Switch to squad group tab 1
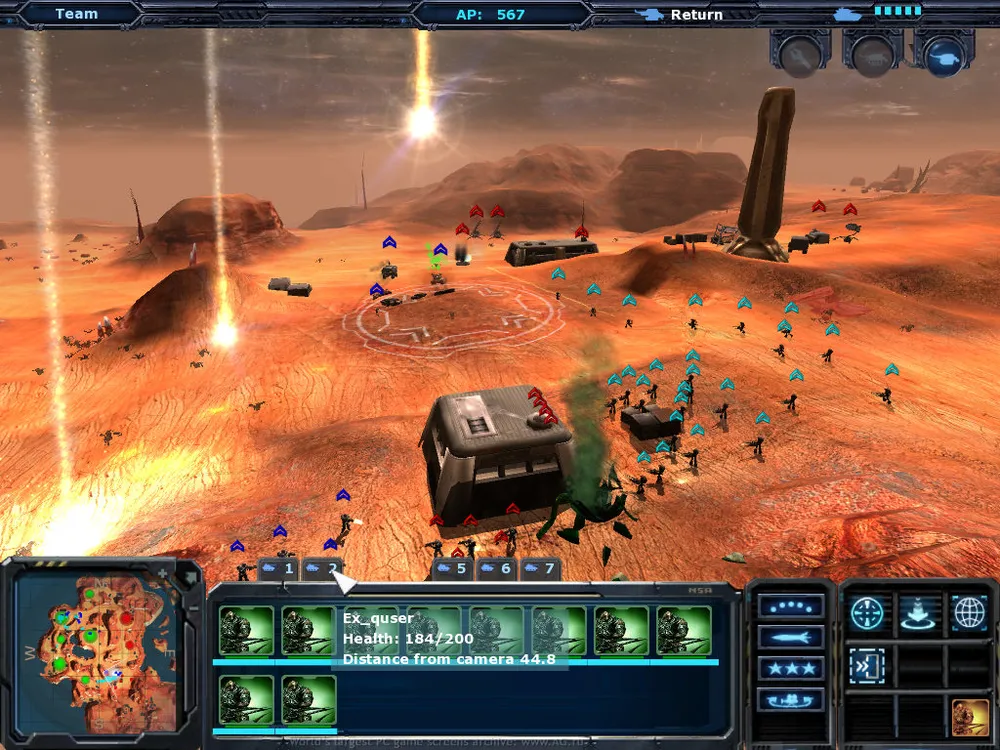1000x750 pixels. [x=279, y=569]
